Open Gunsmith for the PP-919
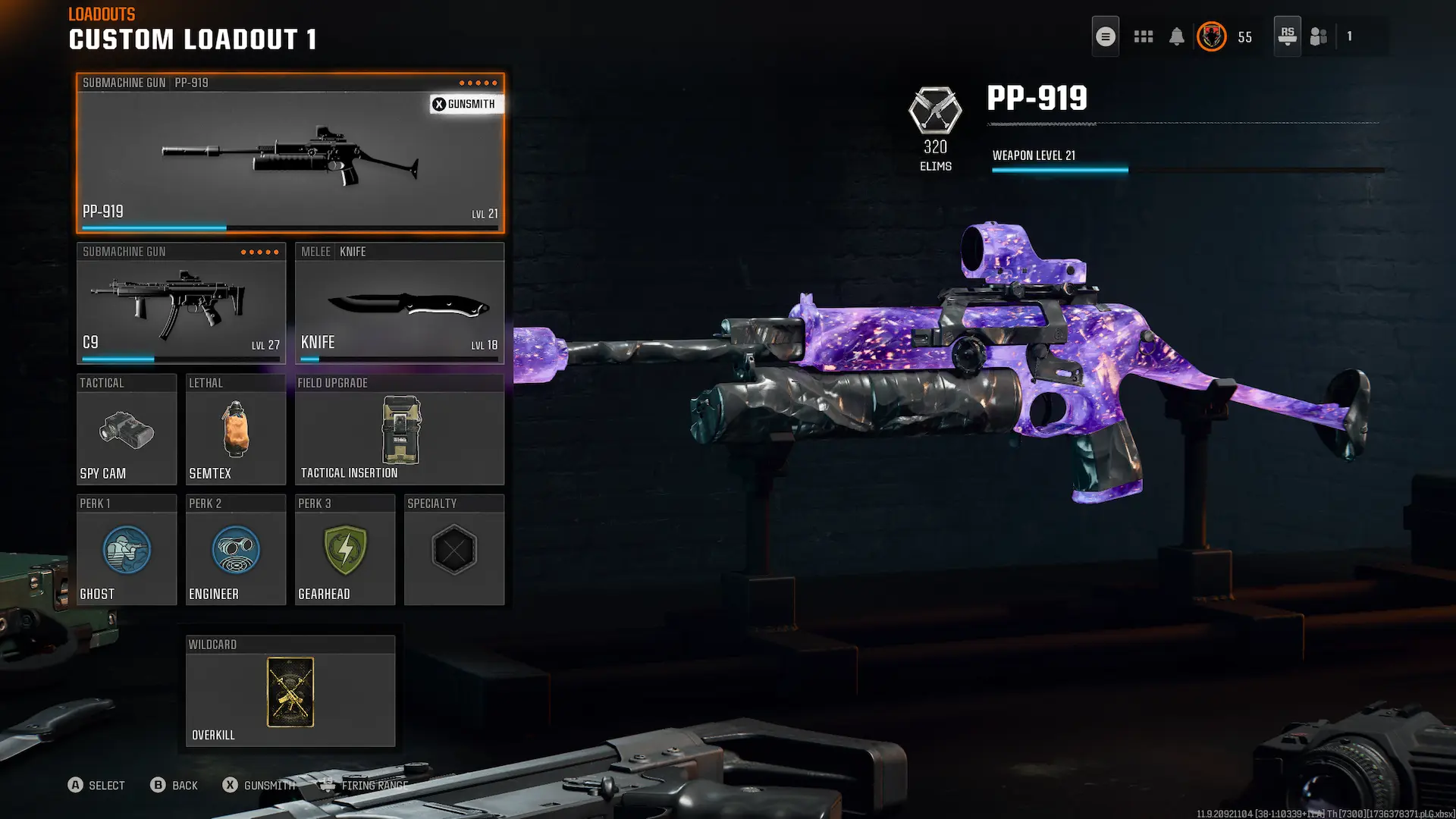This screenshot has height=819, width=1456. (x=464, y=104)
